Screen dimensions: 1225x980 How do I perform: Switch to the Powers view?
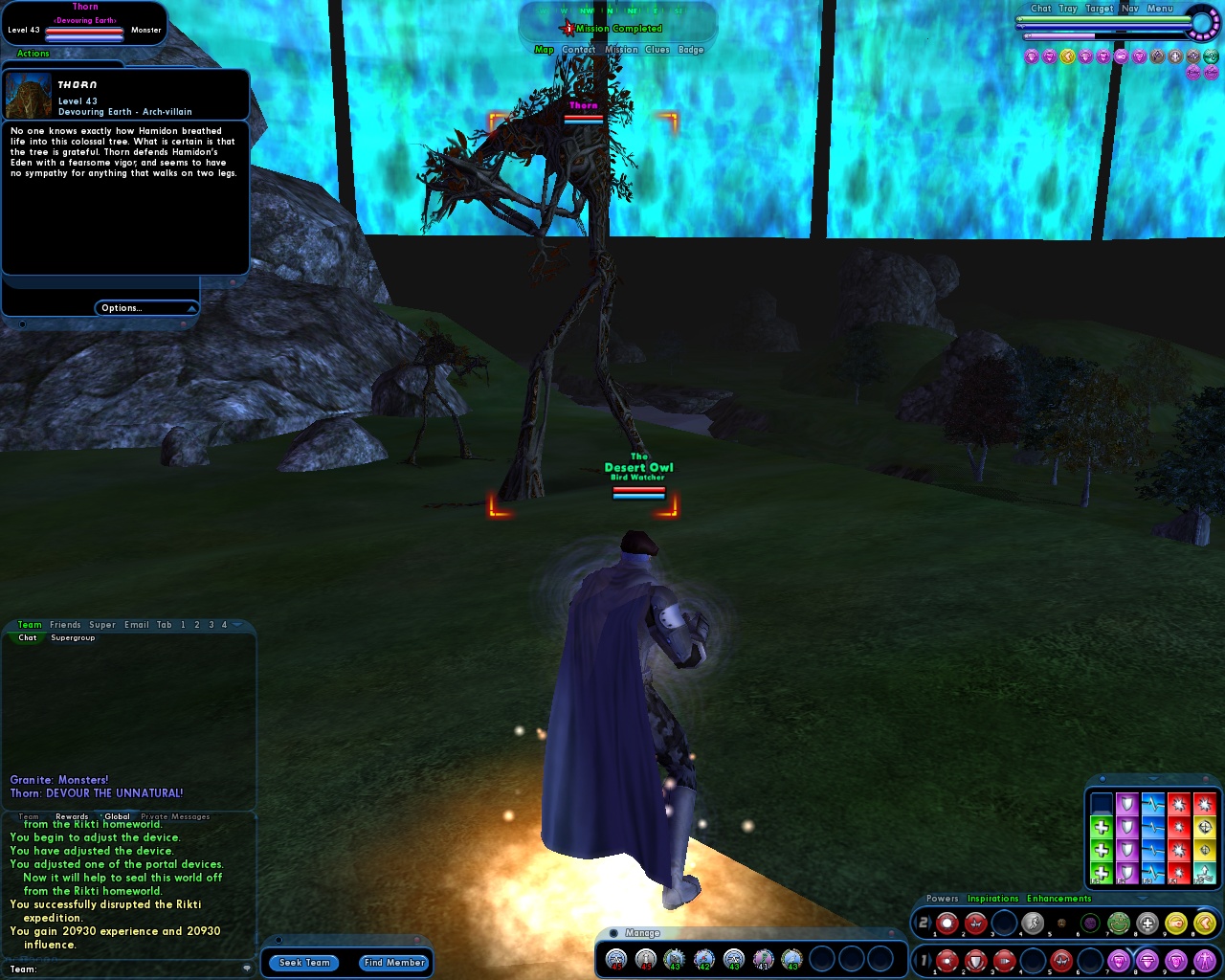click(x=941, y=898)
